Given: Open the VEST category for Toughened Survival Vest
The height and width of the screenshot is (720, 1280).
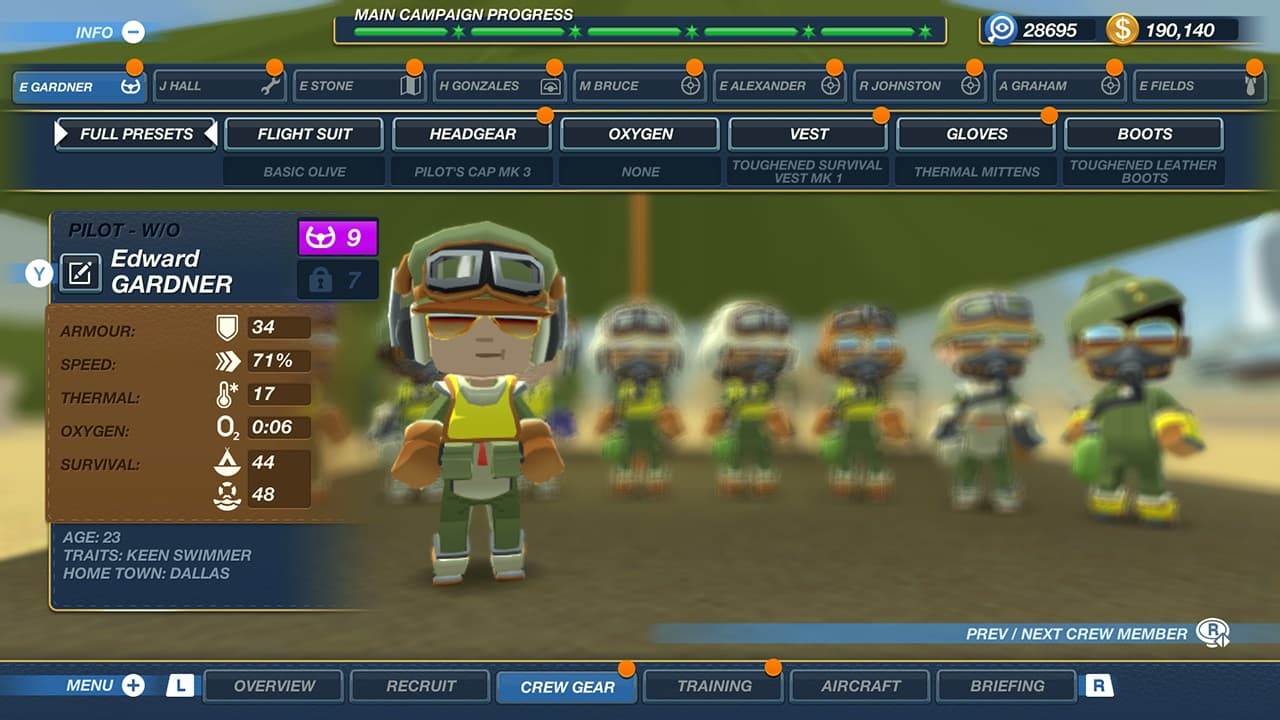Looking at the screenshot, I should 808,133.
